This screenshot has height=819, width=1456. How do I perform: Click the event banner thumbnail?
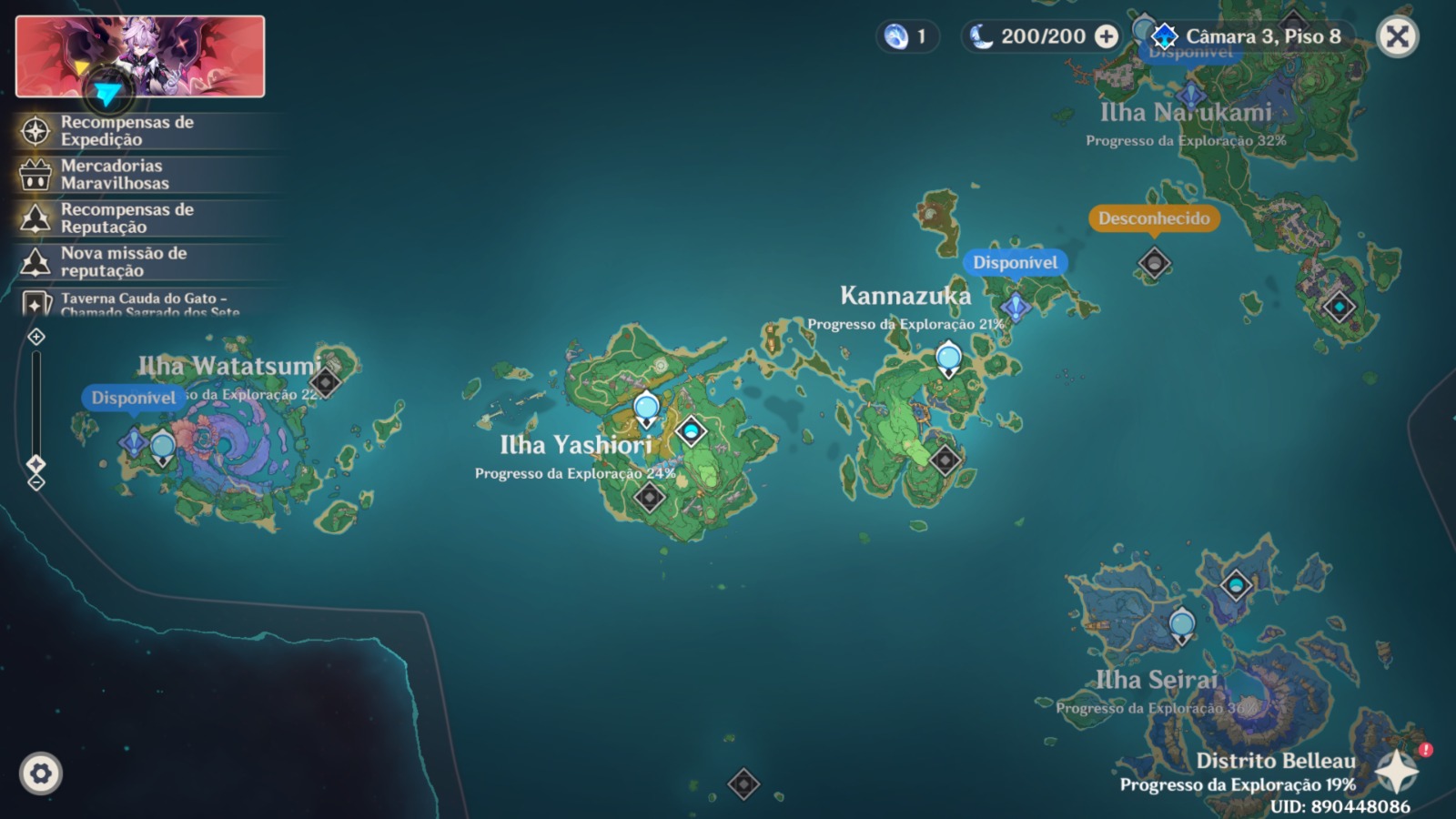140,56
